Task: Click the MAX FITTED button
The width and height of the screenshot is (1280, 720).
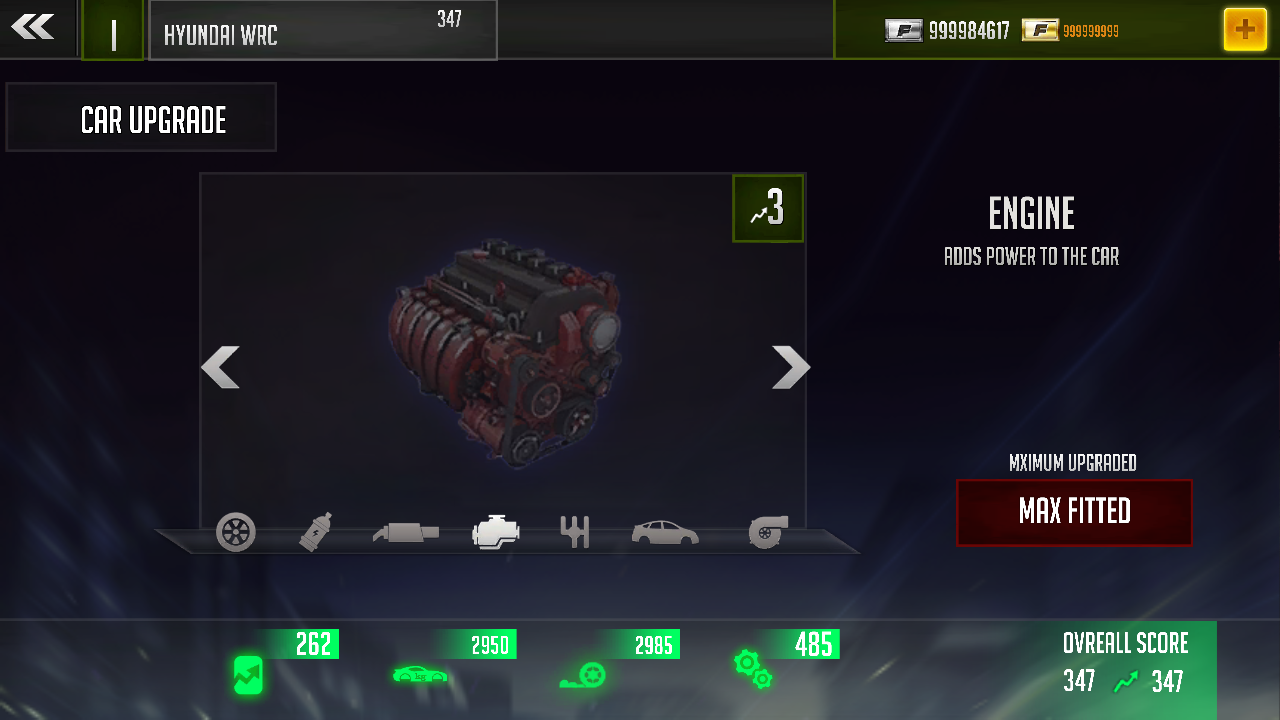Action: coord(1074,512)
